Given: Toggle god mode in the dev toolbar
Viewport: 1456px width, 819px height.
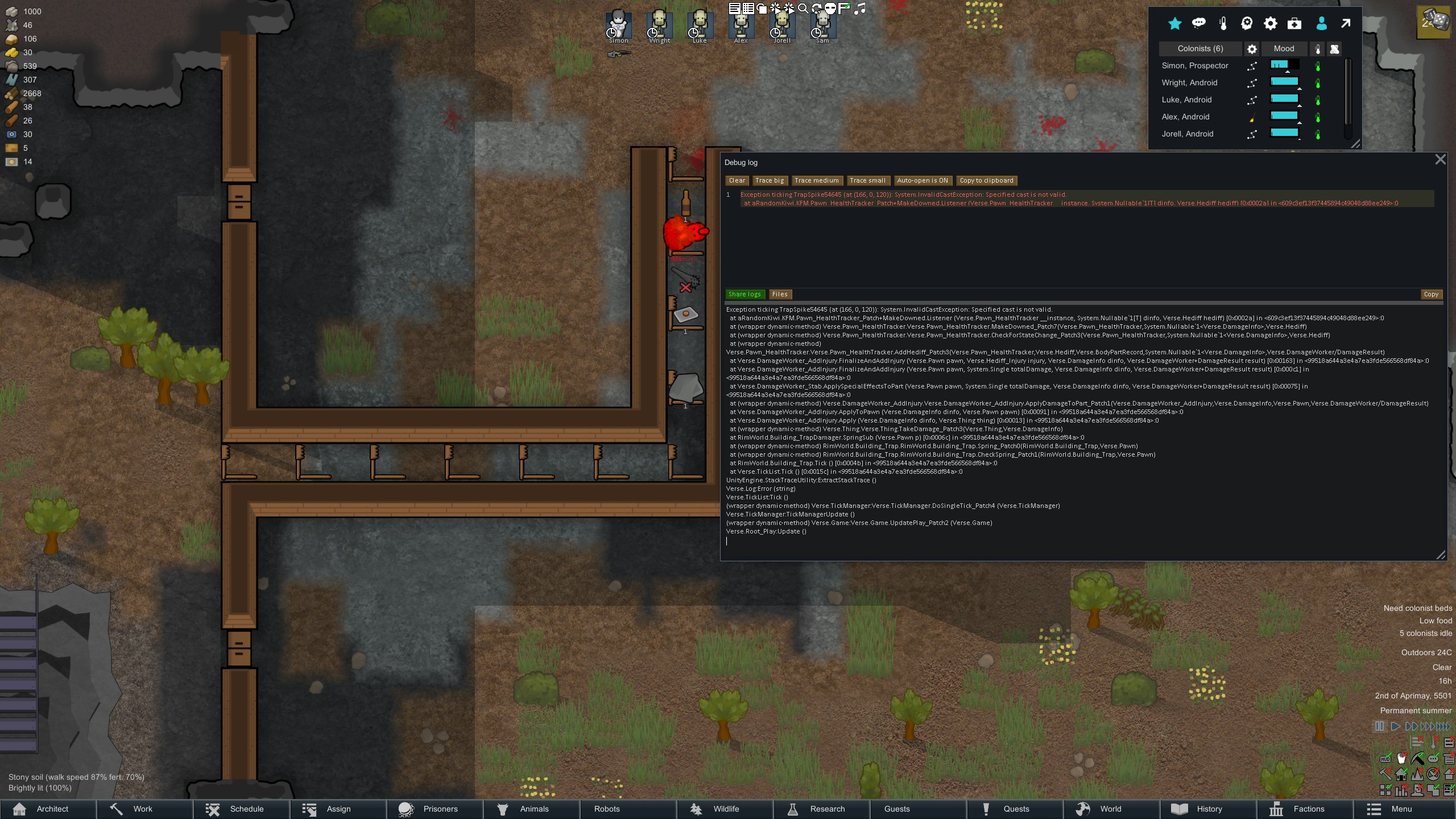Looking at the screenshot, I should coord(830,9).
